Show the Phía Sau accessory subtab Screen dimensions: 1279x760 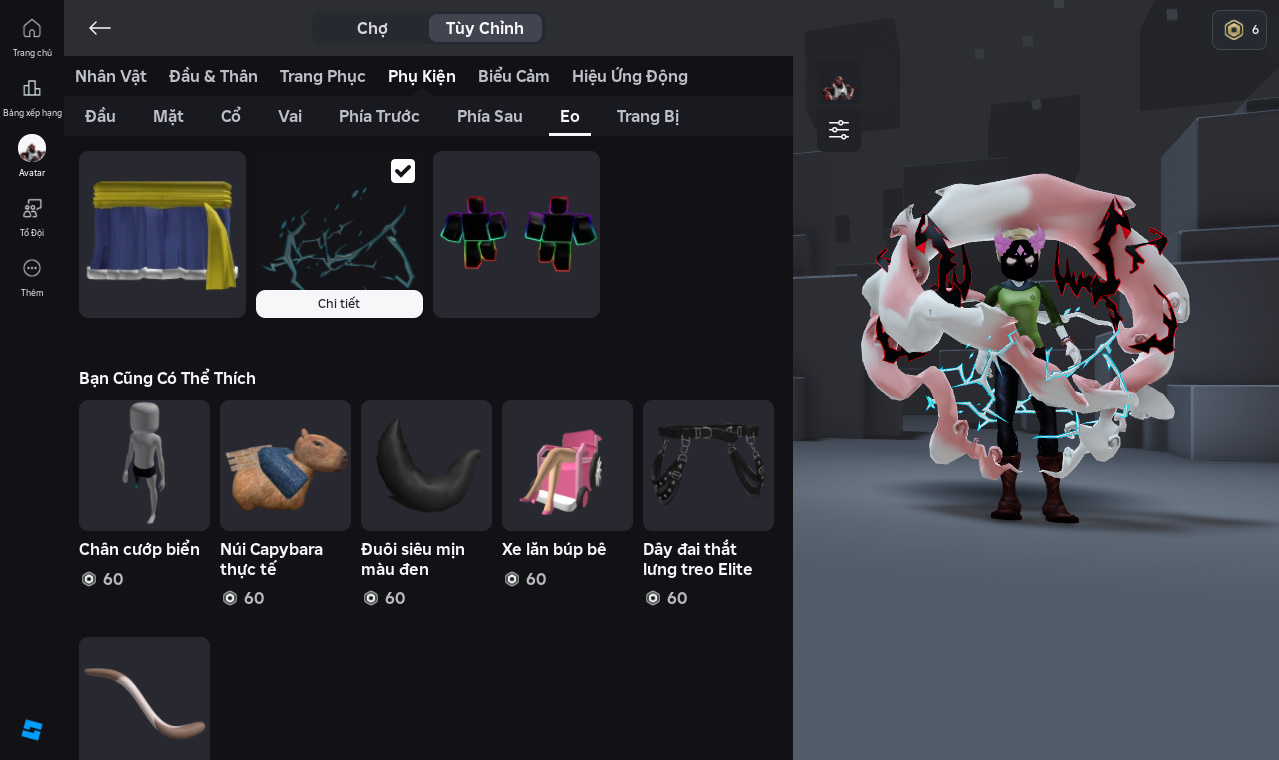489,116
